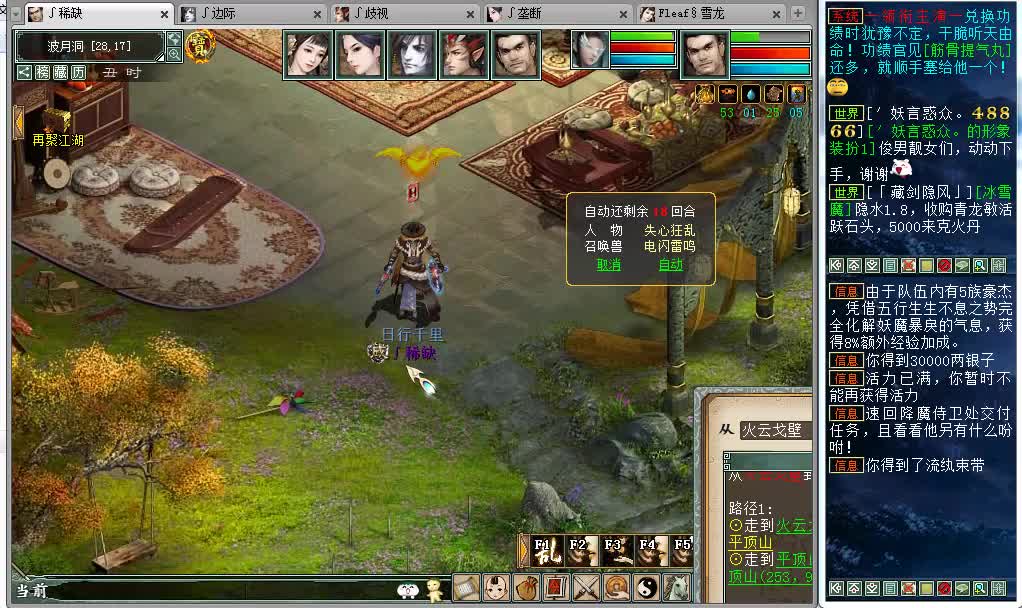Image resolution: width=1022 pixels, height=608 pixels.
Task: Click 取消 to cancel auto-battle
Action: point(609,265)
